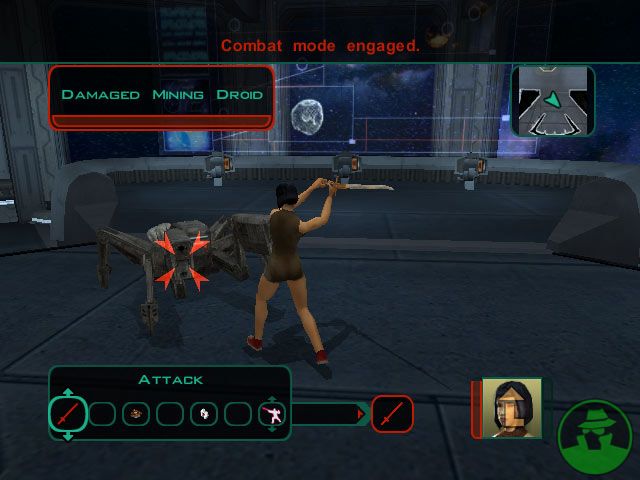
Task: Use the white item icon in the action bar
Action: 204,414
